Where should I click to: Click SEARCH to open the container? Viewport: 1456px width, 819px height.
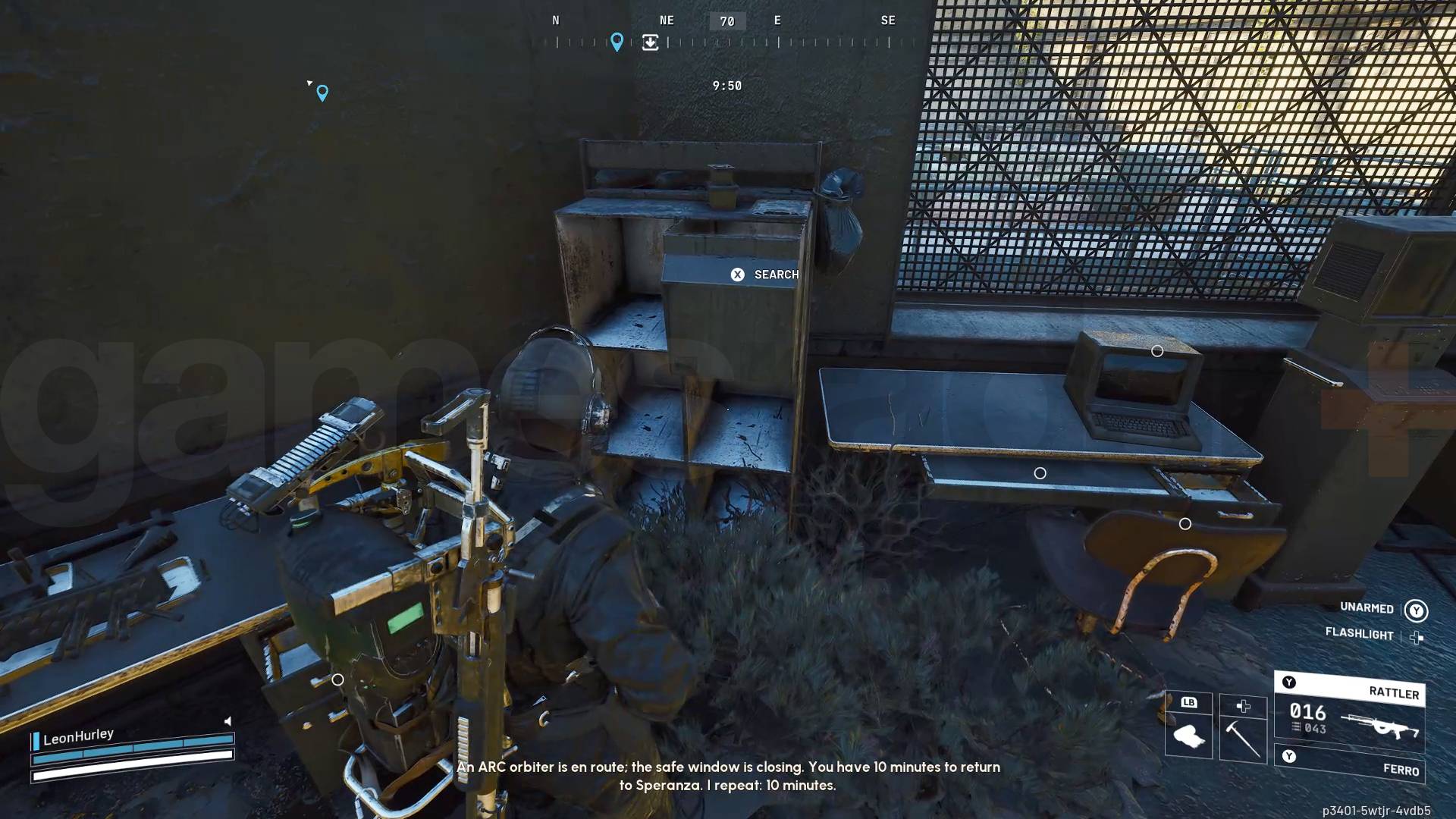click(x=767, y=274)
